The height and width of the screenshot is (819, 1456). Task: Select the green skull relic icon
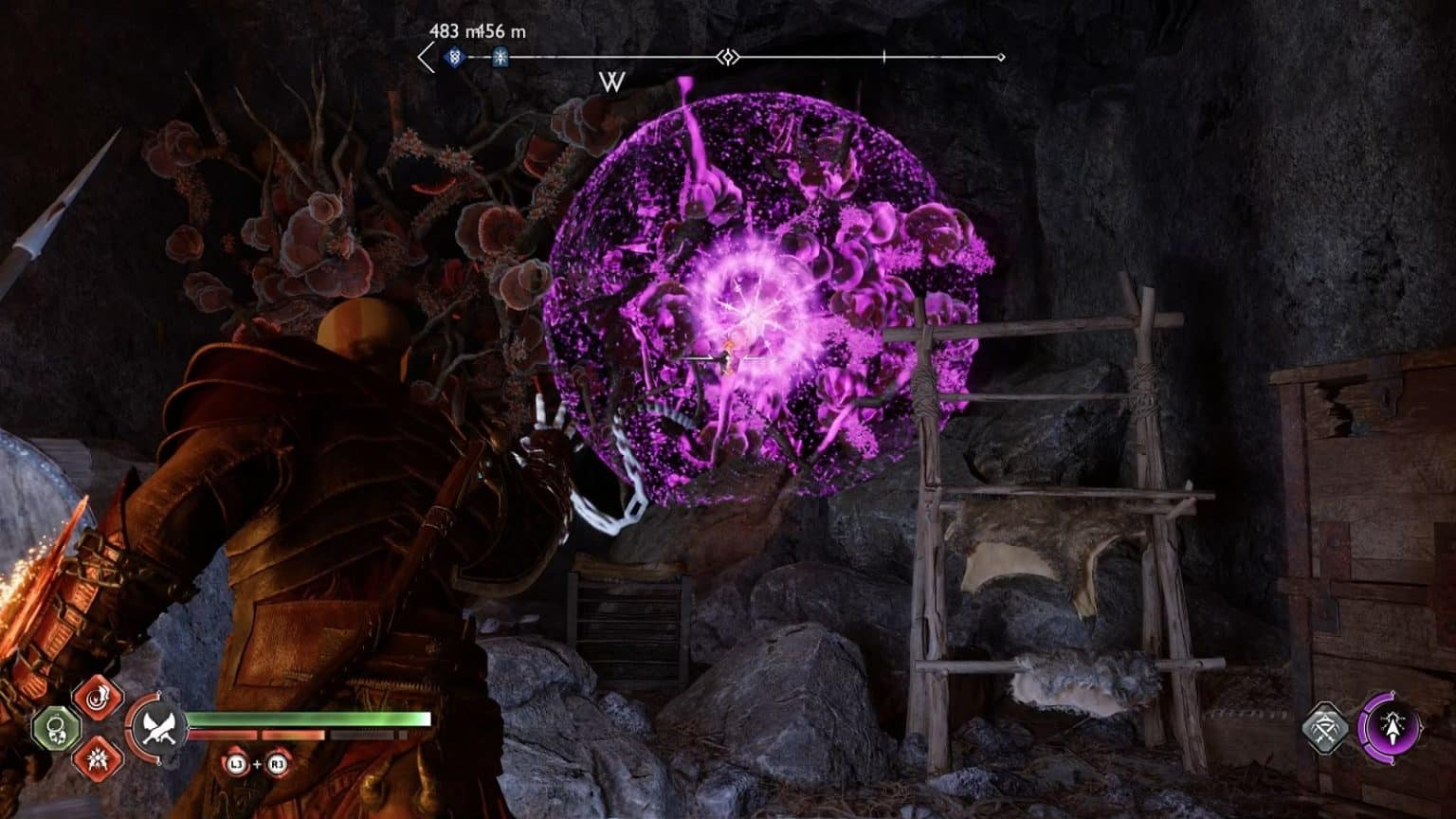pyautogui.click(x=55, y=728)
